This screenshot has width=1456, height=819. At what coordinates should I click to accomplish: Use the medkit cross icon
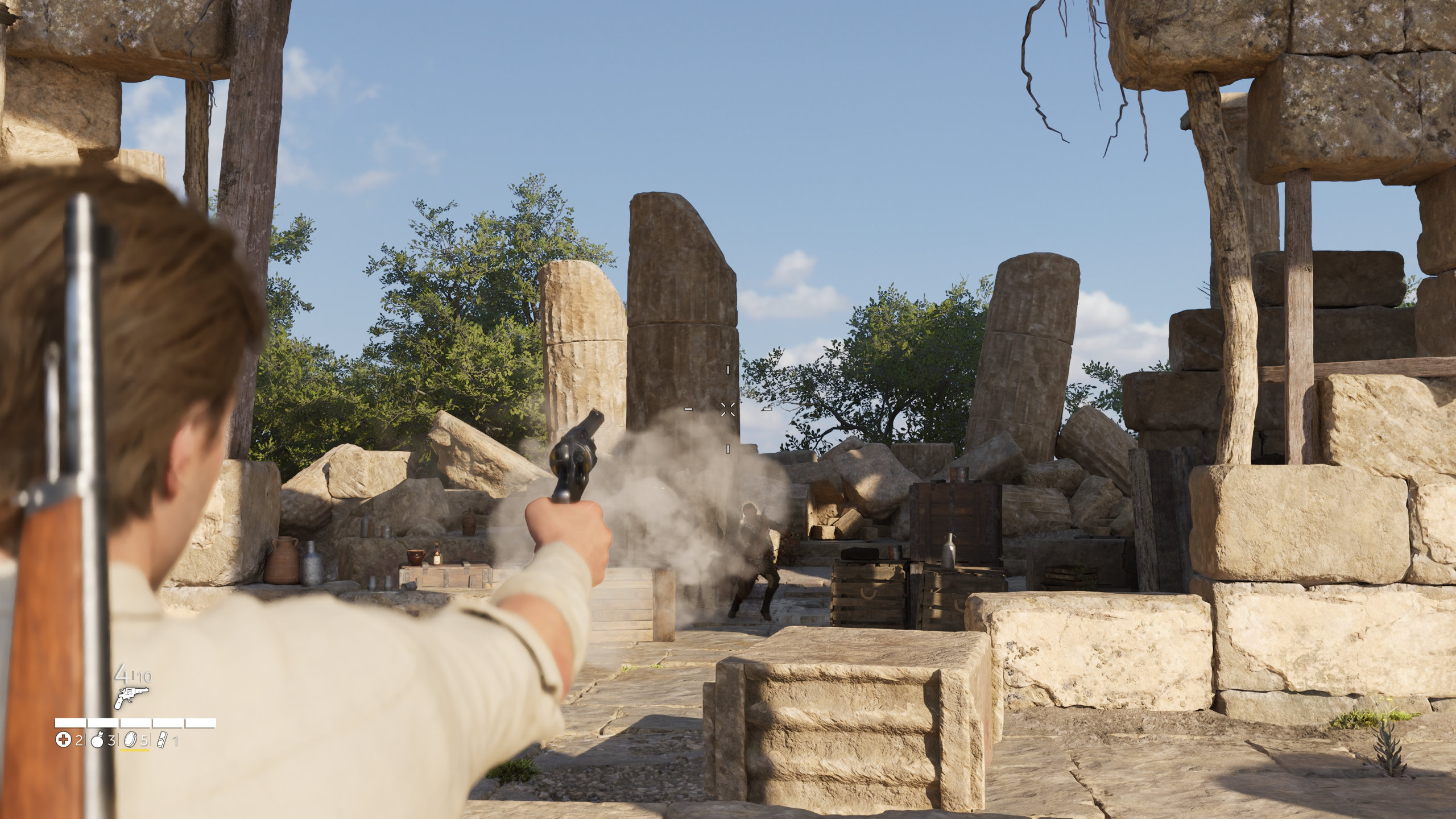pos(63,740)
